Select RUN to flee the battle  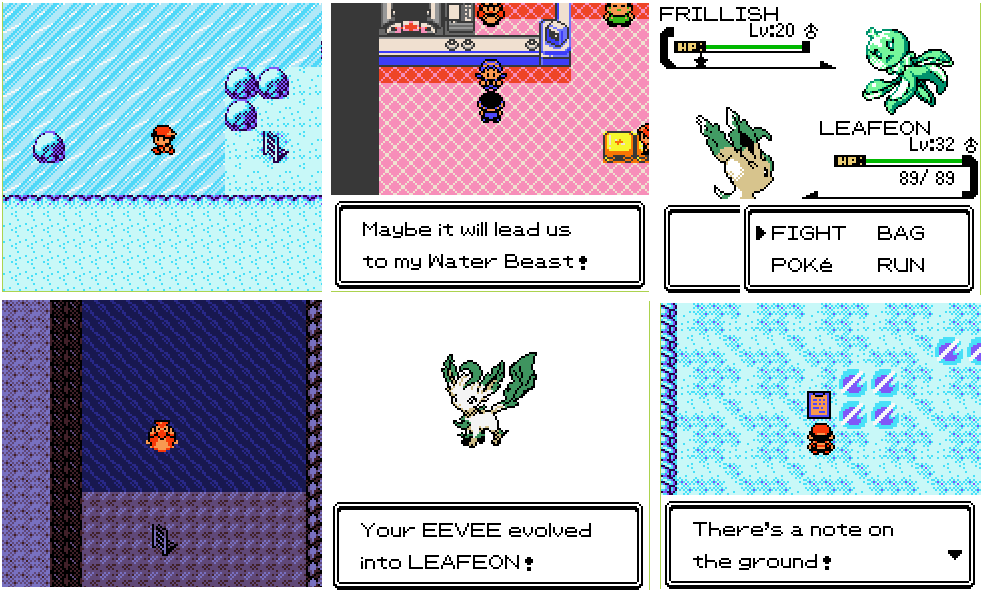pyautogui.click(x=900, y=265)
